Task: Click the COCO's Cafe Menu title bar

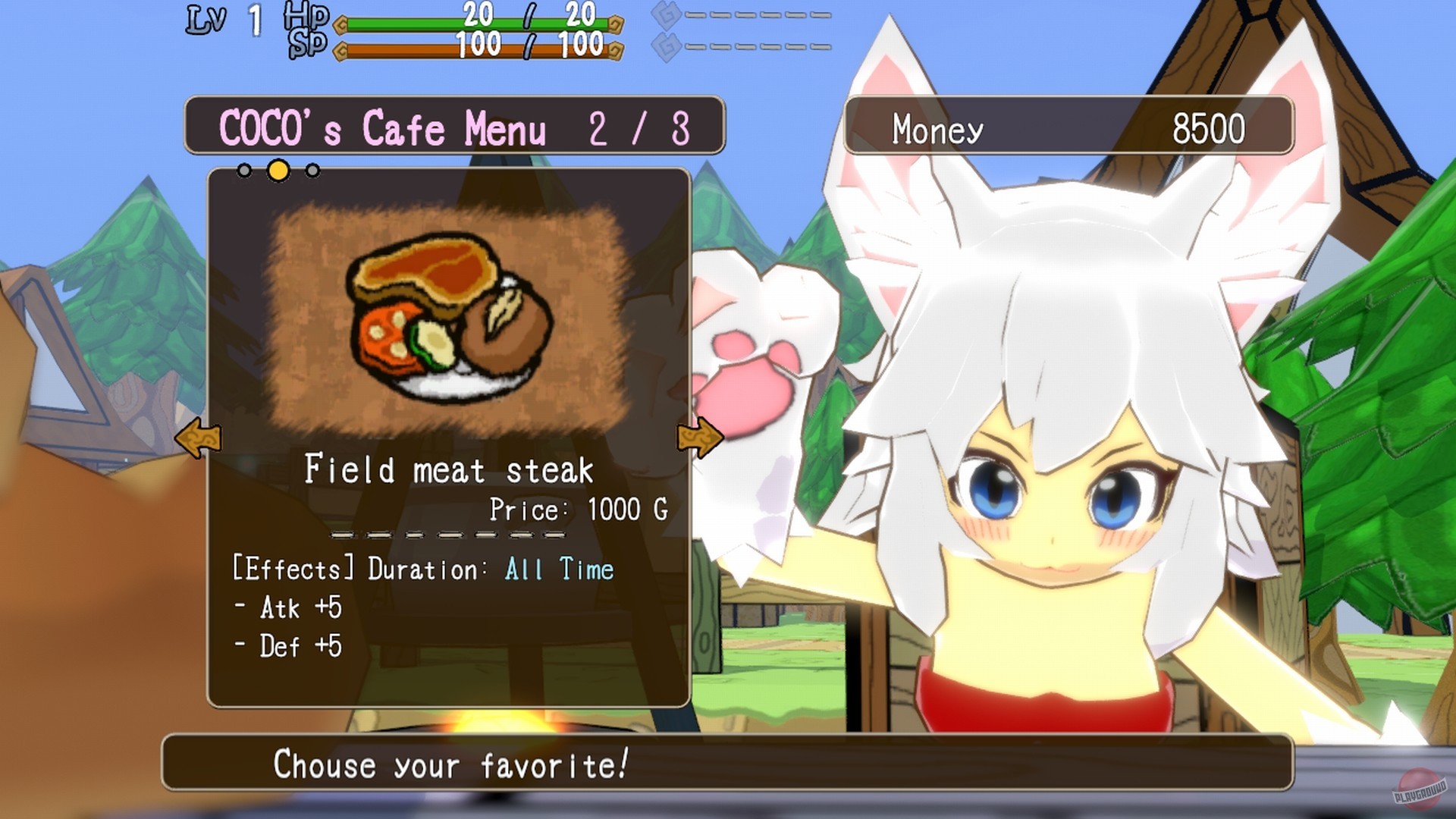Action: coord(453,126)
